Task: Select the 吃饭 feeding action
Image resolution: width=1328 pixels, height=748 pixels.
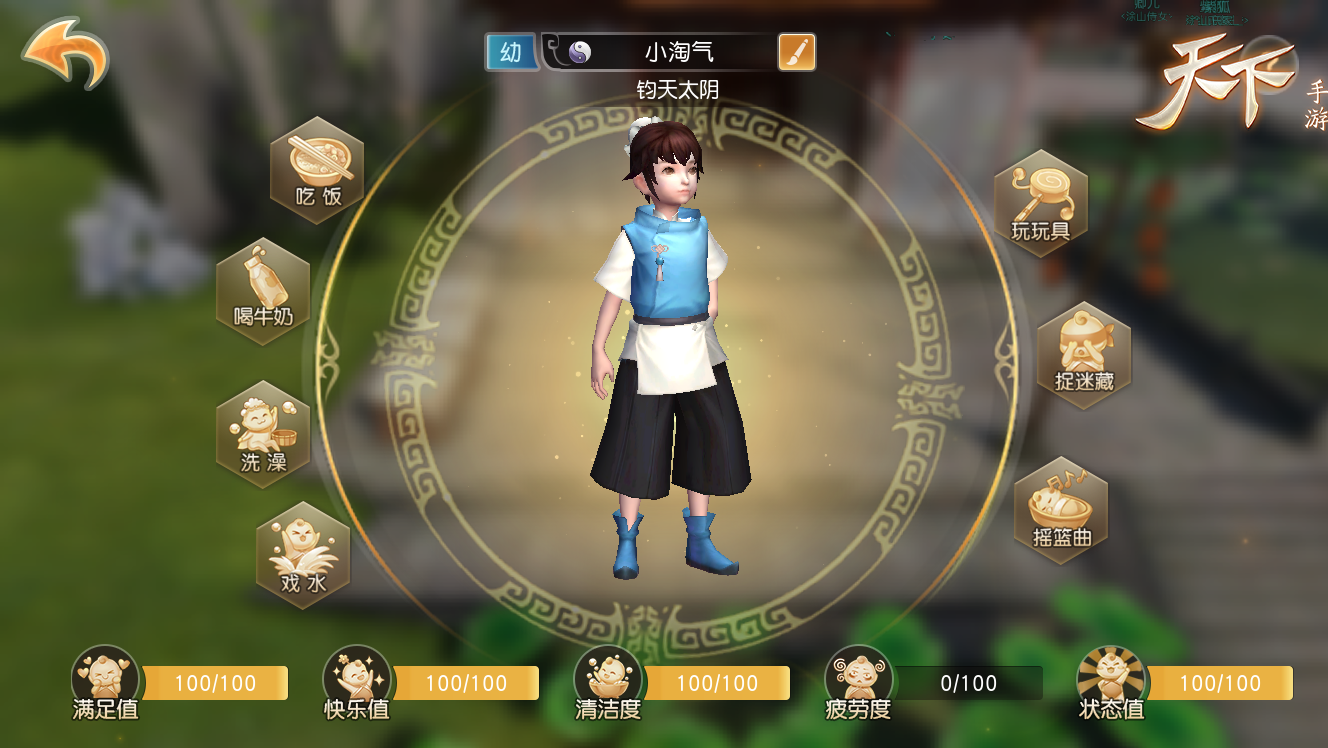Action: coord(317,170)
